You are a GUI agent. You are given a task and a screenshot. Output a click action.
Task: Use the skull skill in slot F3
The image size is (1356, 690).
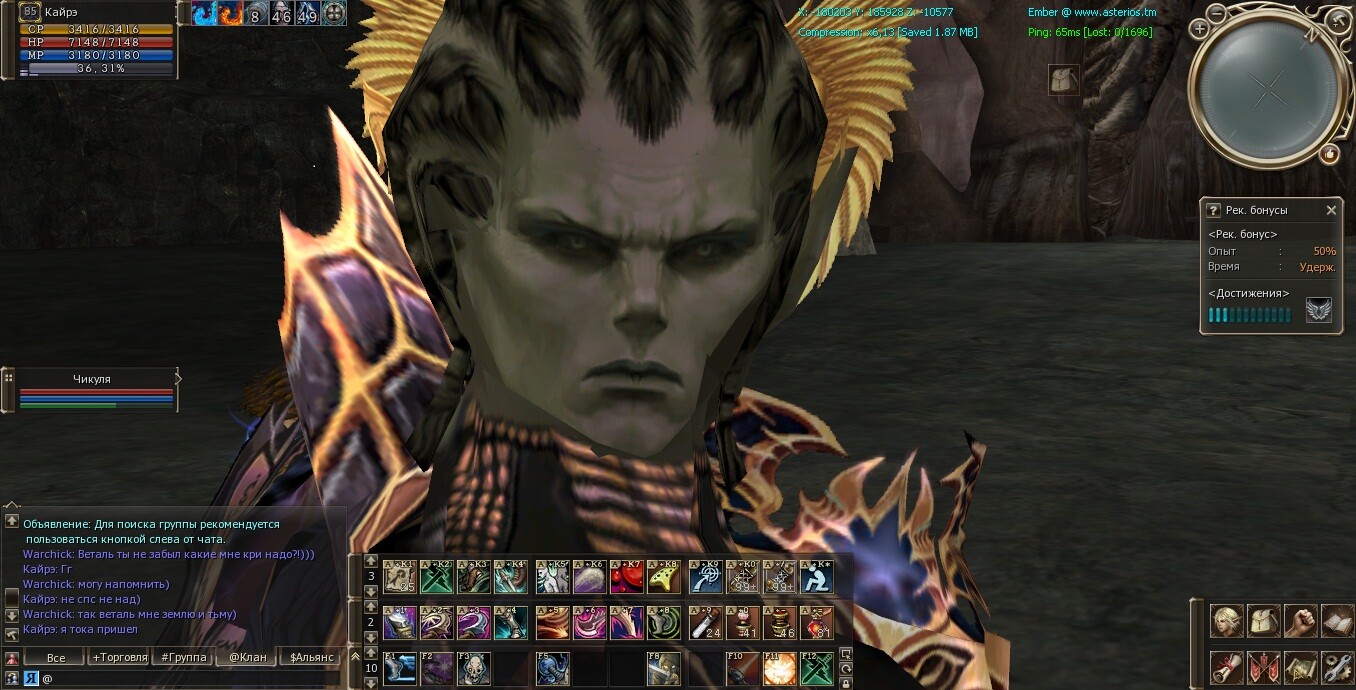[474, 669]
